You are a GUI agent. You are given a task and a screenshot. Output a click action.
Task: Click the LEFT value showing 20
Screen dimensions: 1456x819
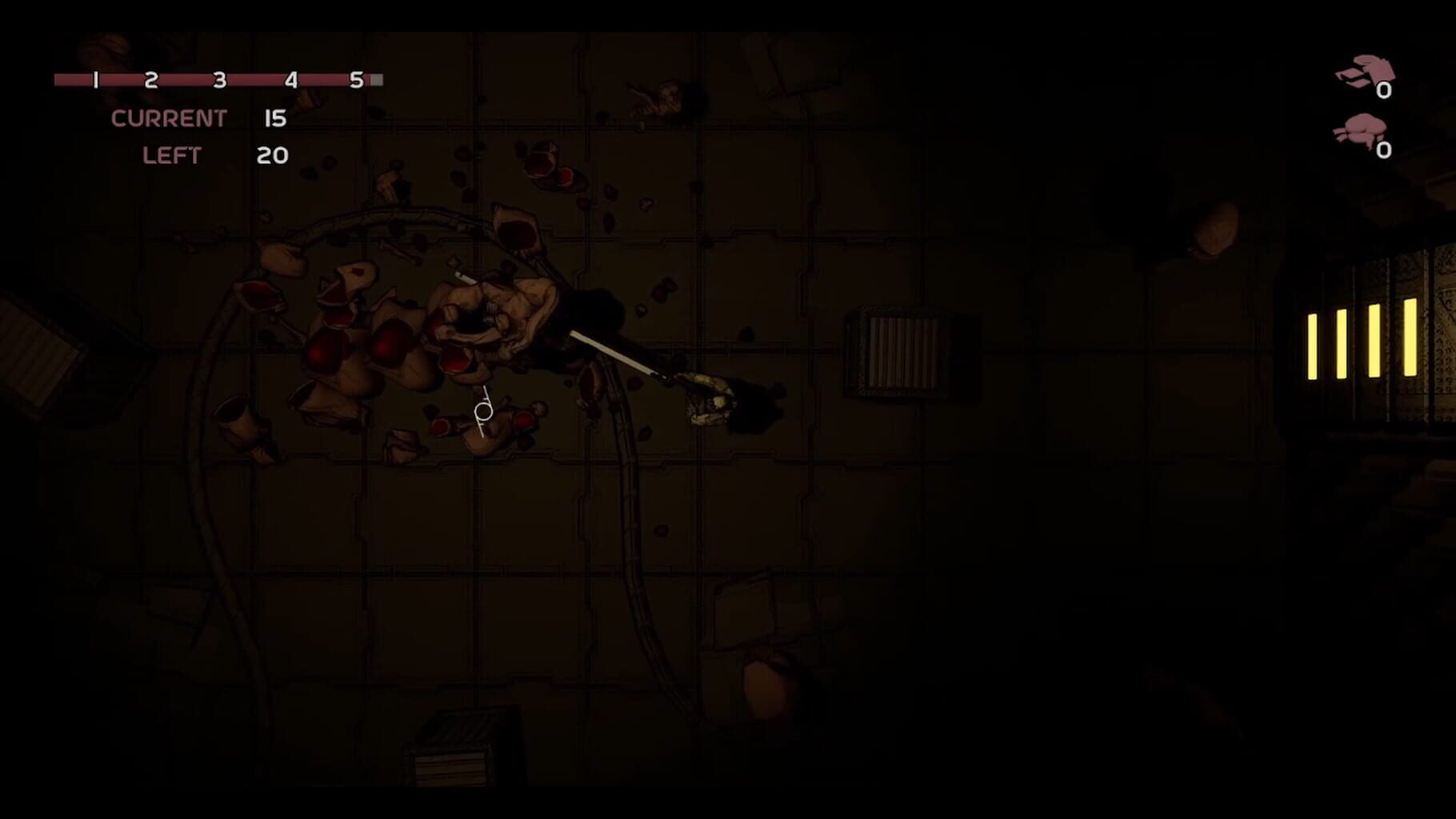[272, 155]
